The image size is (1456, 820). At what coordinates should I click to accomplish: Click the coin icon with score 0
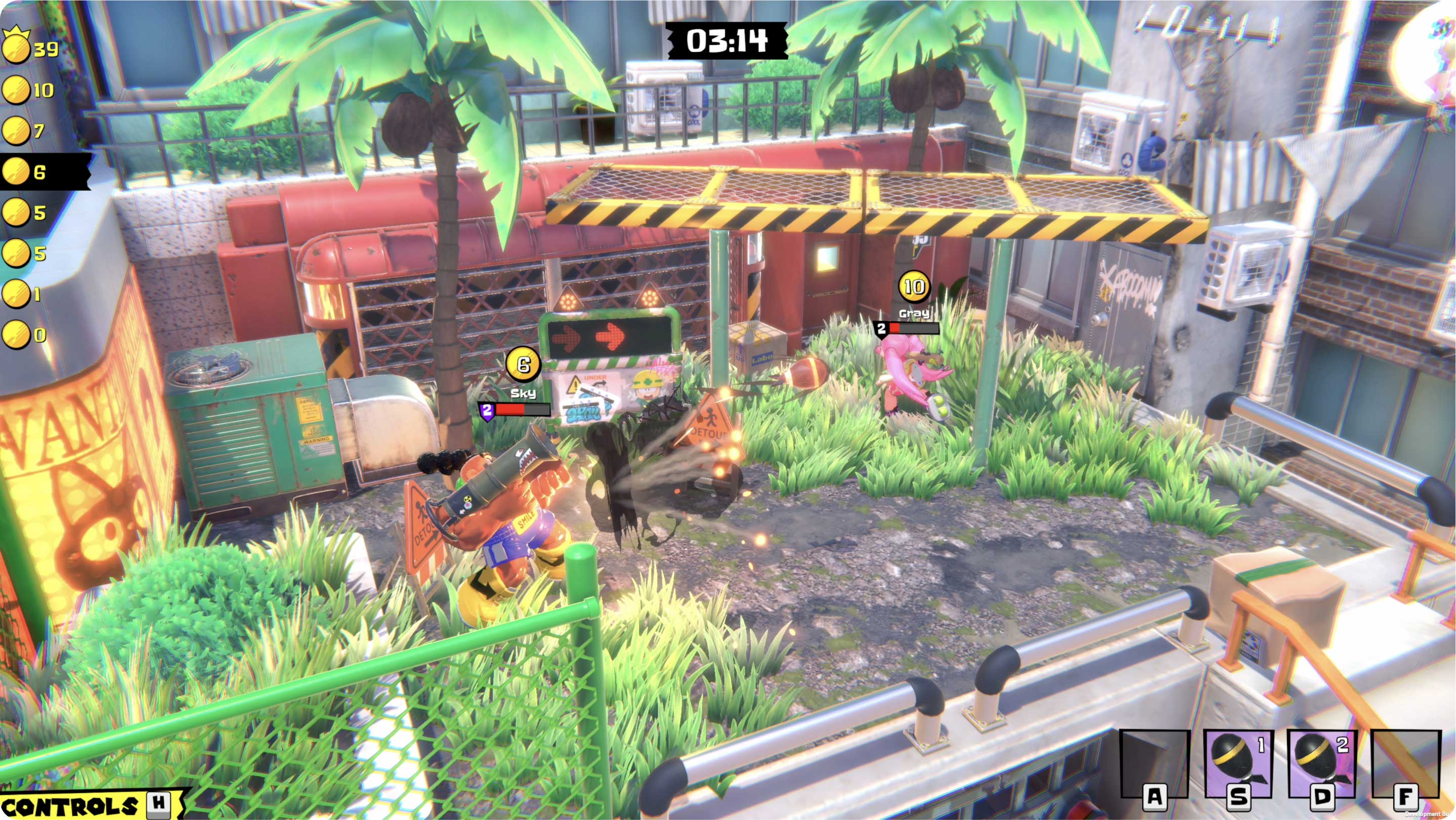pos(17,335)
